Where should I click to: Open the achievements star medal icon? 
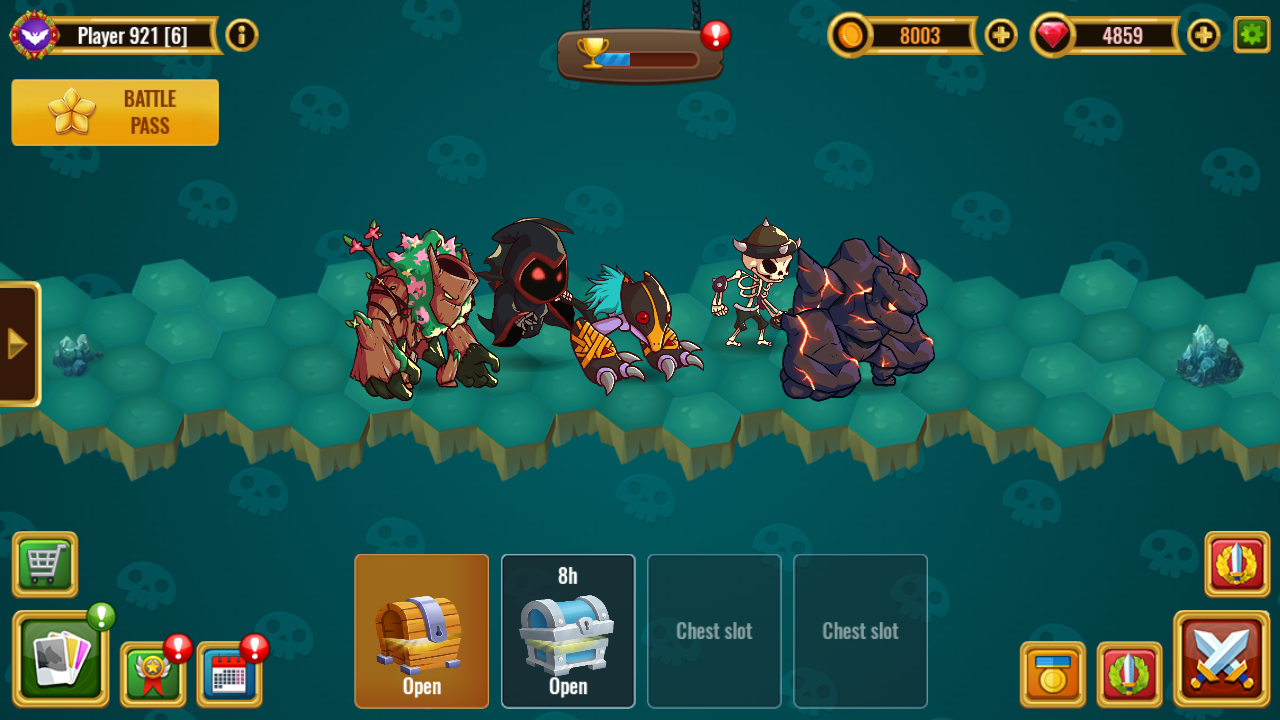point(152,674)
